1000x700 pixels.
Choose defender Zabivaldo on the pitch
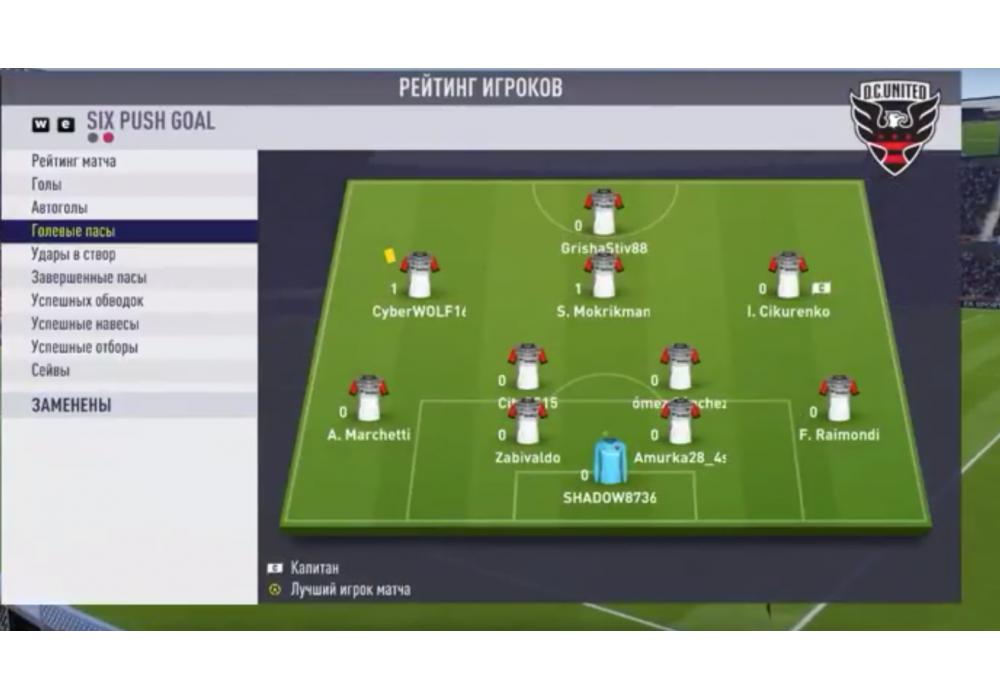tap(528, 424)
